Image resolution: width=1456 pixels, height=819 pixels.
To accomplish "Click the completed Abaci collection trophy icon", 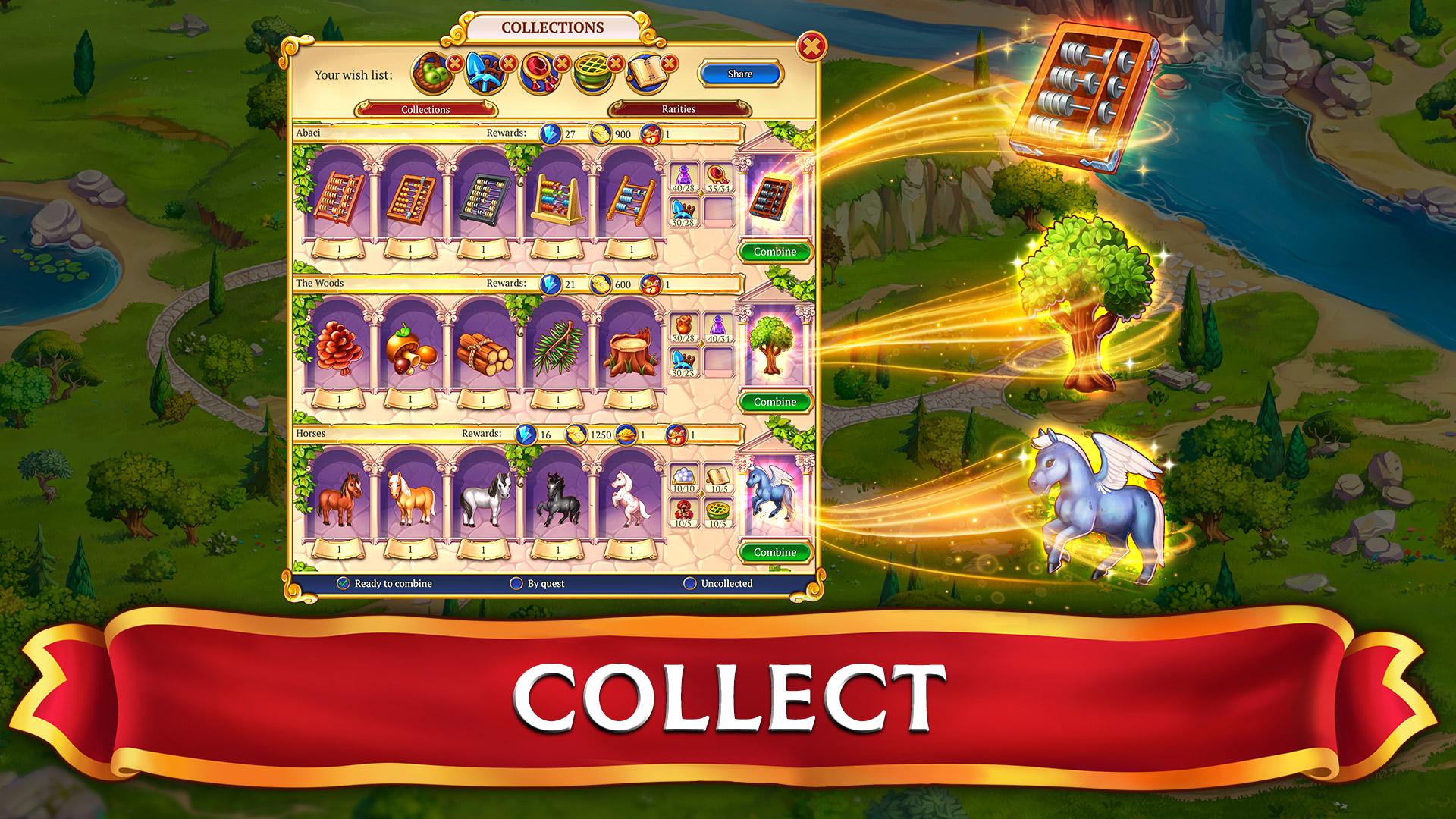I will point(773,199).
